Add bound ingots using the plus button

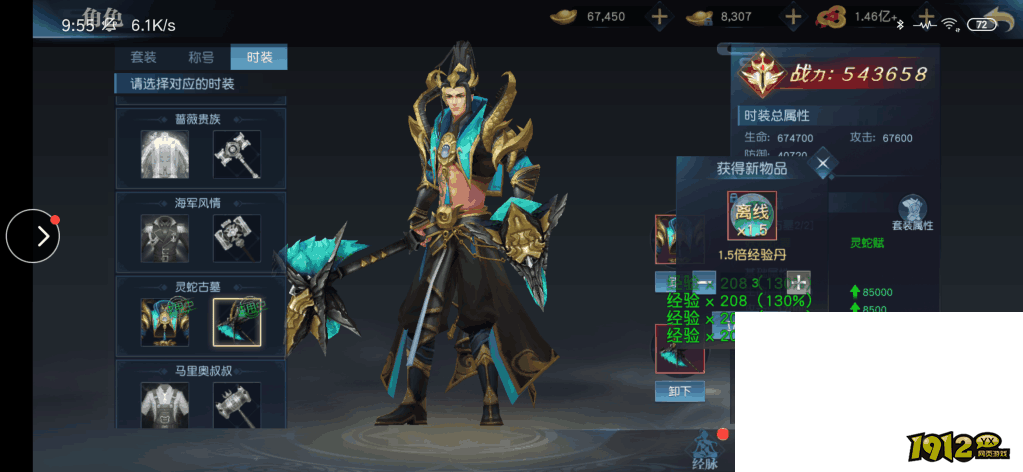coord(793,17)
